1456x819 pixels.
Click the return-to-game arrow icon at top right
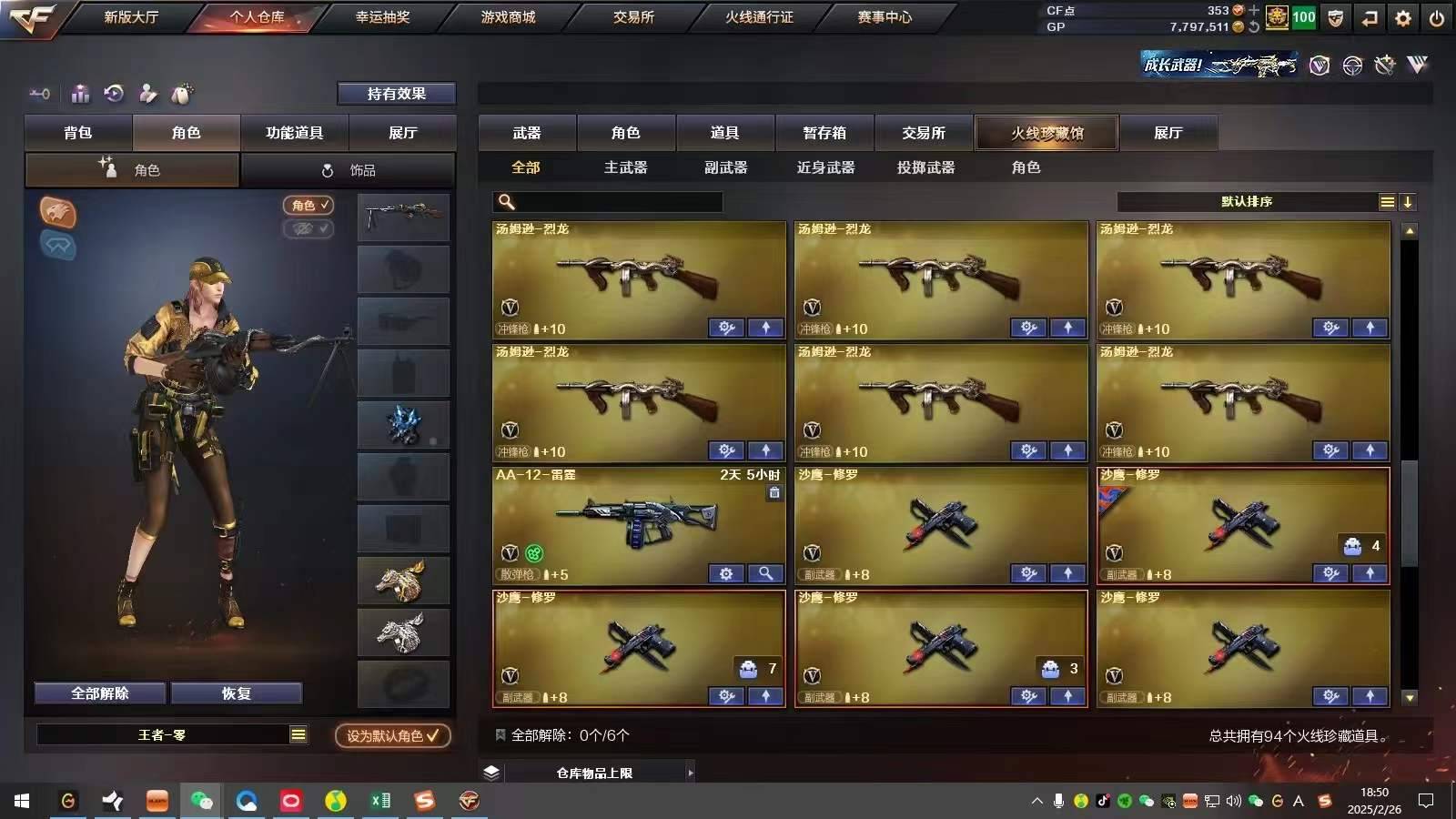pyautogui.click(x=1369, y=17)
